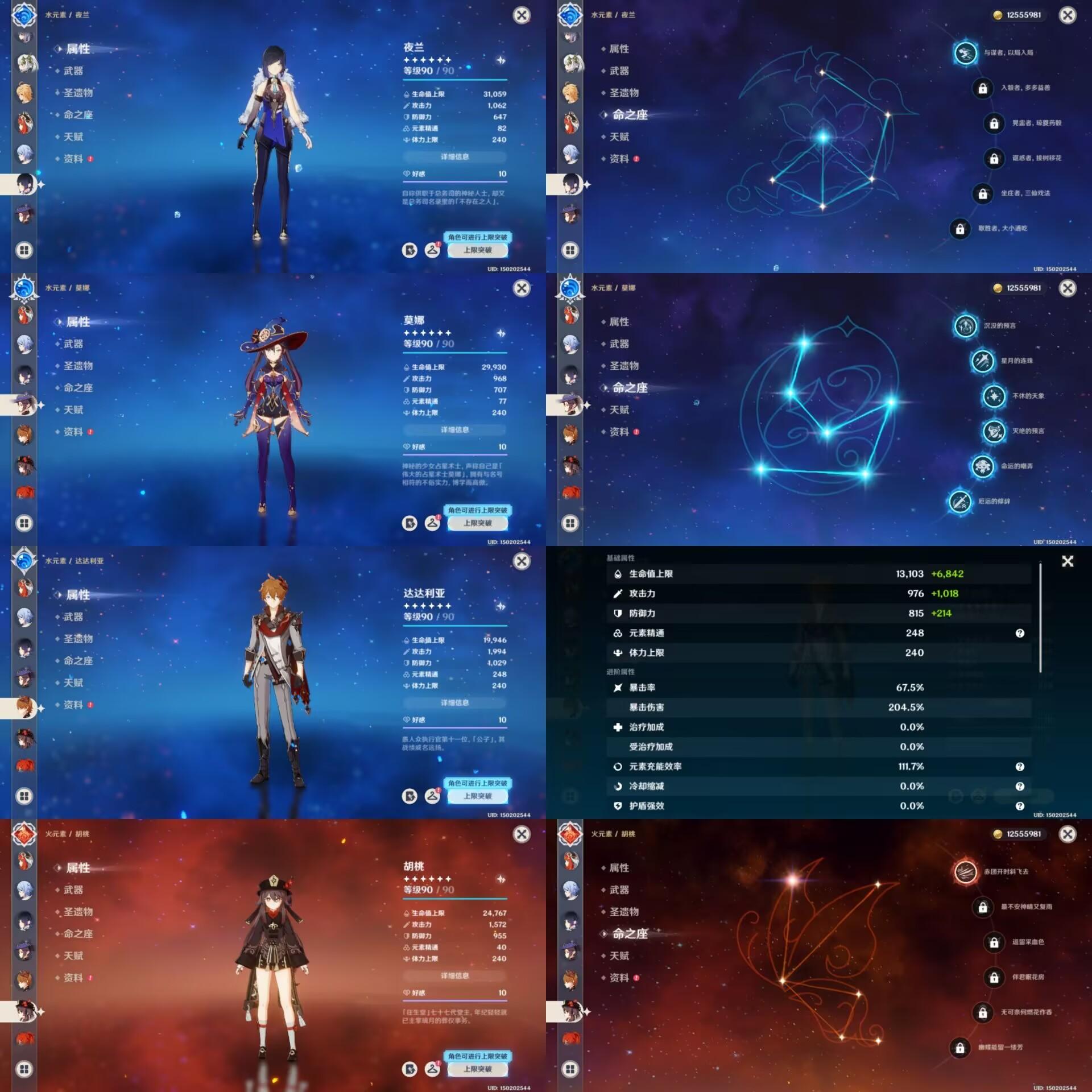
Task: Select Mona's constellation 厄运的修辞
Action: (x=960, y=502)
